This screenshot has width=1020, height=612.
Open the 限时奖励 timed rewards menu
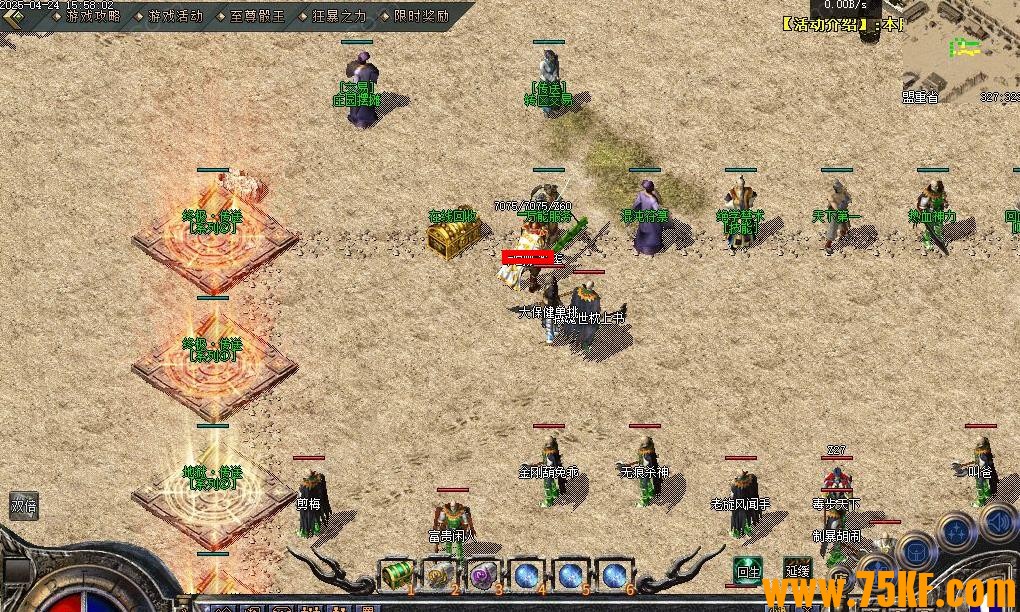[421, 16]
